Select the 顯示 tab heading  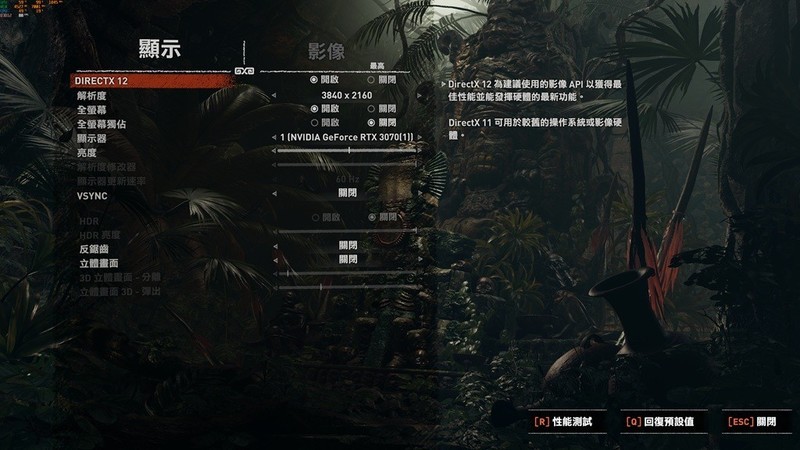coord(165,50)
